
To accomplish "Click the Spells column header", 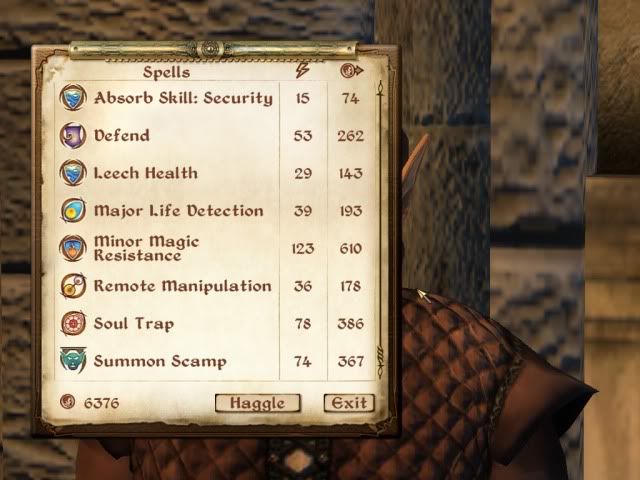I will point(168,71).
